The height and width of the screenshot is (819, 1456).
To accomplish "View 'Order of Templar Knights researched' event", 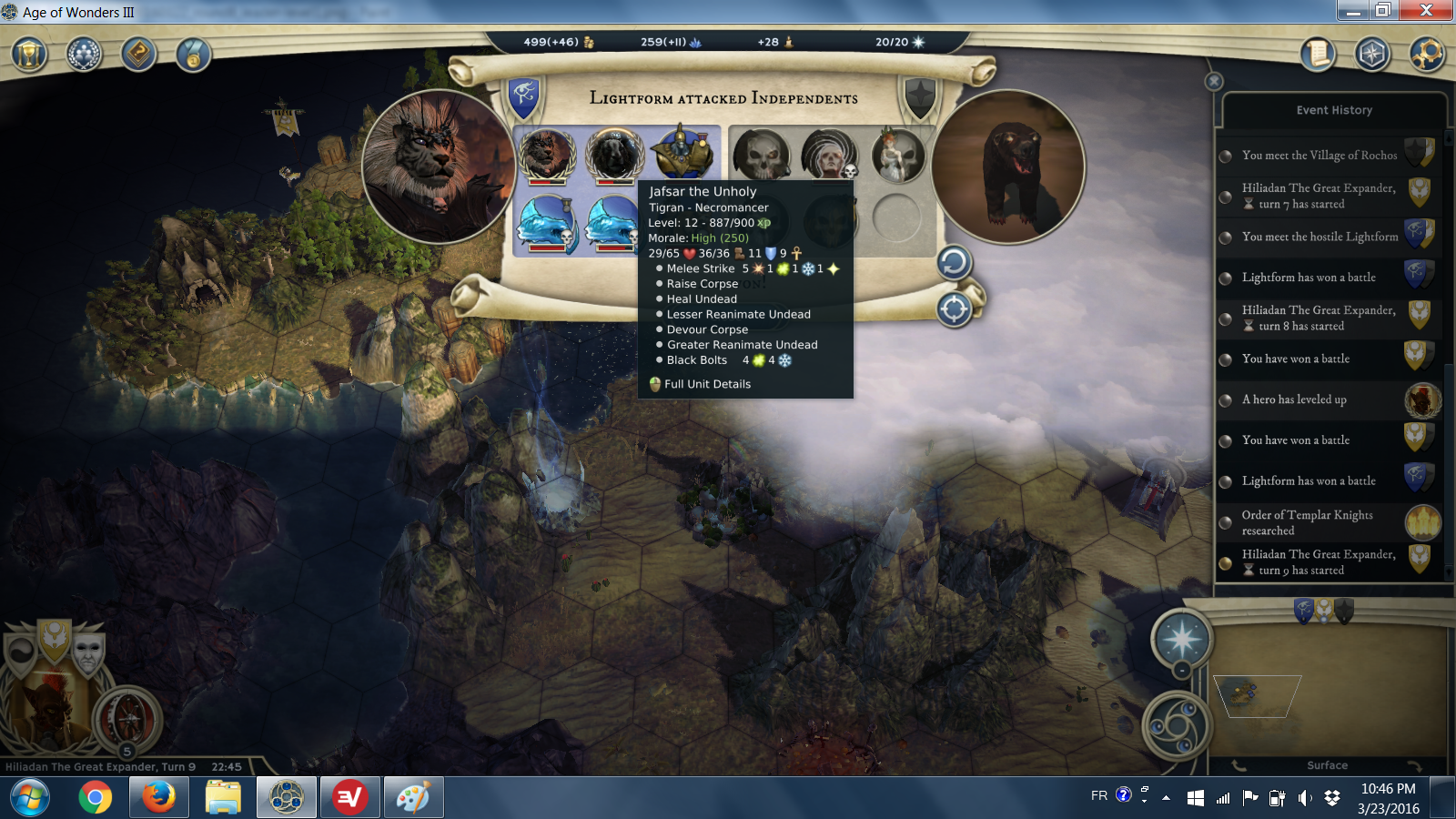I will point(1308,522).
